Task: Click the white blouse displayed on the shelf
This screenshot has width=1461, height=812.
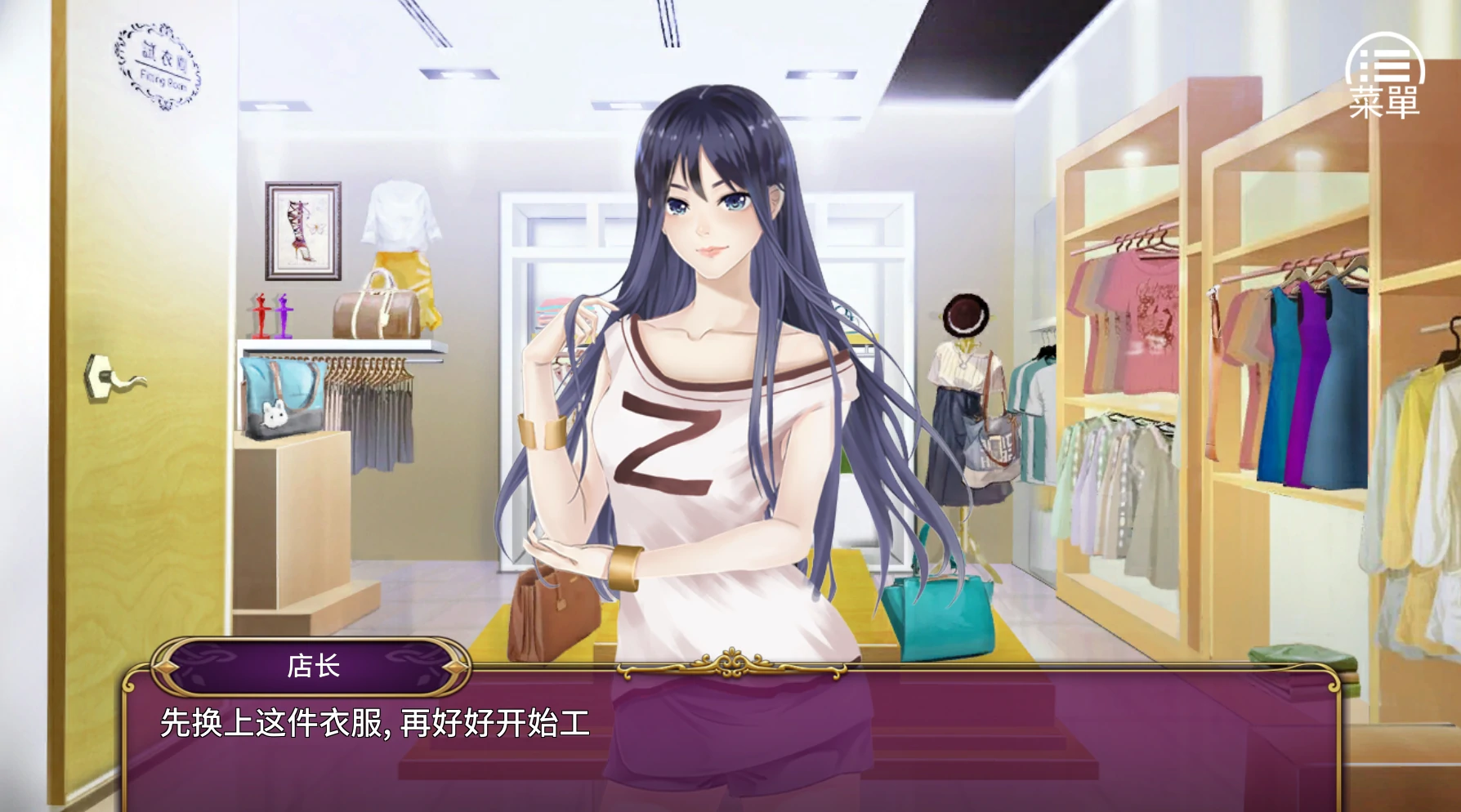Action: [x=400, y=214]
